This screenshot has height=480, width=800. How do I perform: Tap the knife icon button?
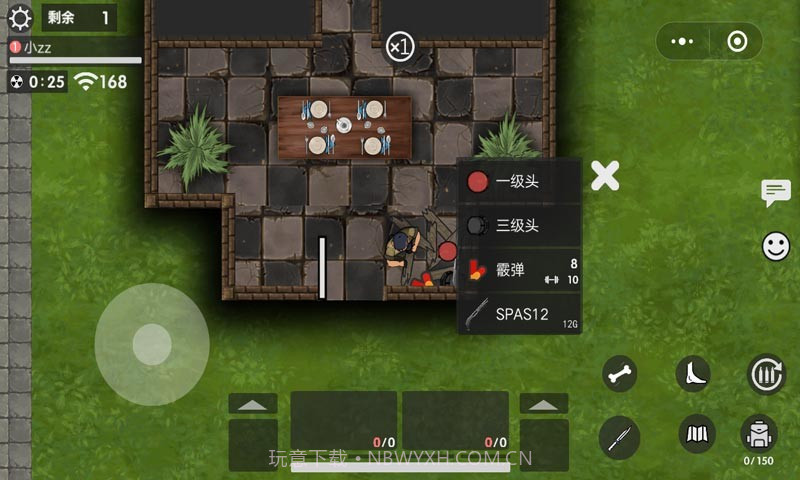tap(620, 435)
